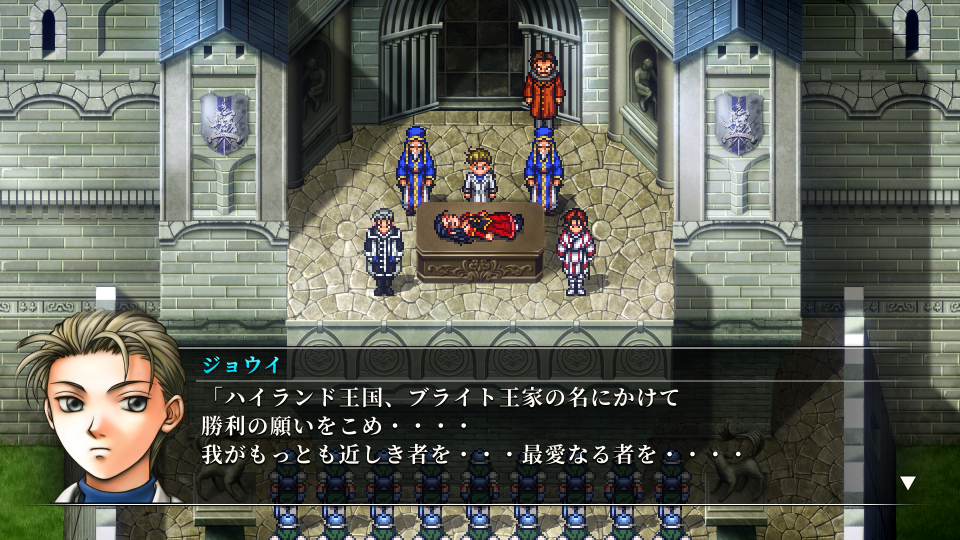Image resolution: width=960 pixels, height=540 pixels.
Task: Advance dialogue with the white arrow indicator
Action: pos(907,483)
